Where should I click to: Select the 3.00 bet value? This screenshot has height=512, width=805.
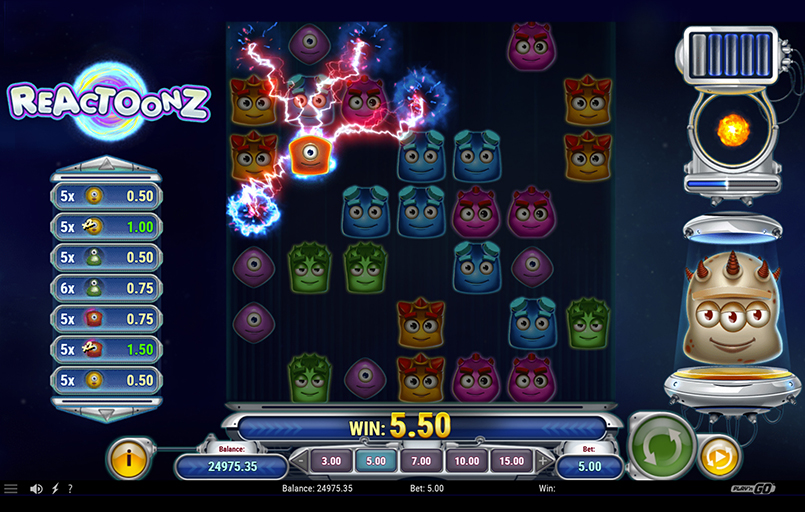point(331,461)
